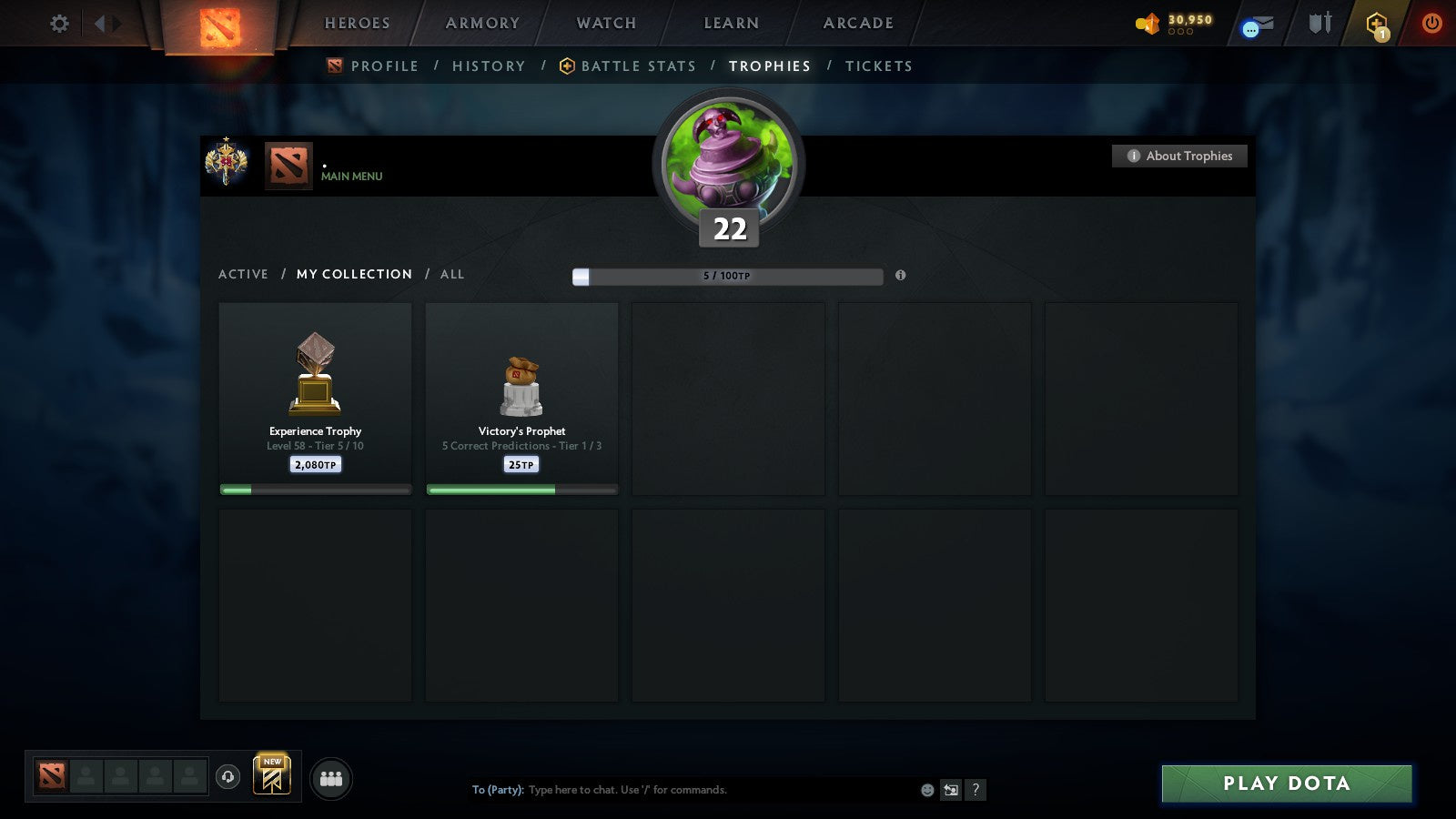Toggle the chat channel switcher beside the emoticon
This screenshot has width=1456, height=819.
click(952, 790)
